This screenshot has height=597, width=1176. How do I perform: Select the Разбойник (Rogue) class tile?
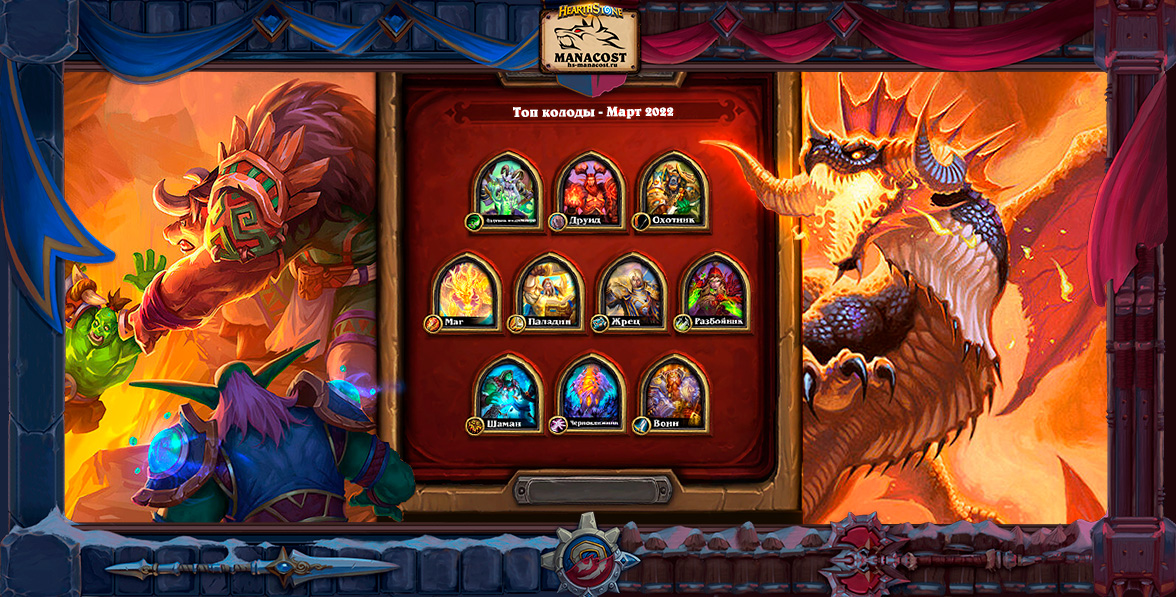(715, 292)
